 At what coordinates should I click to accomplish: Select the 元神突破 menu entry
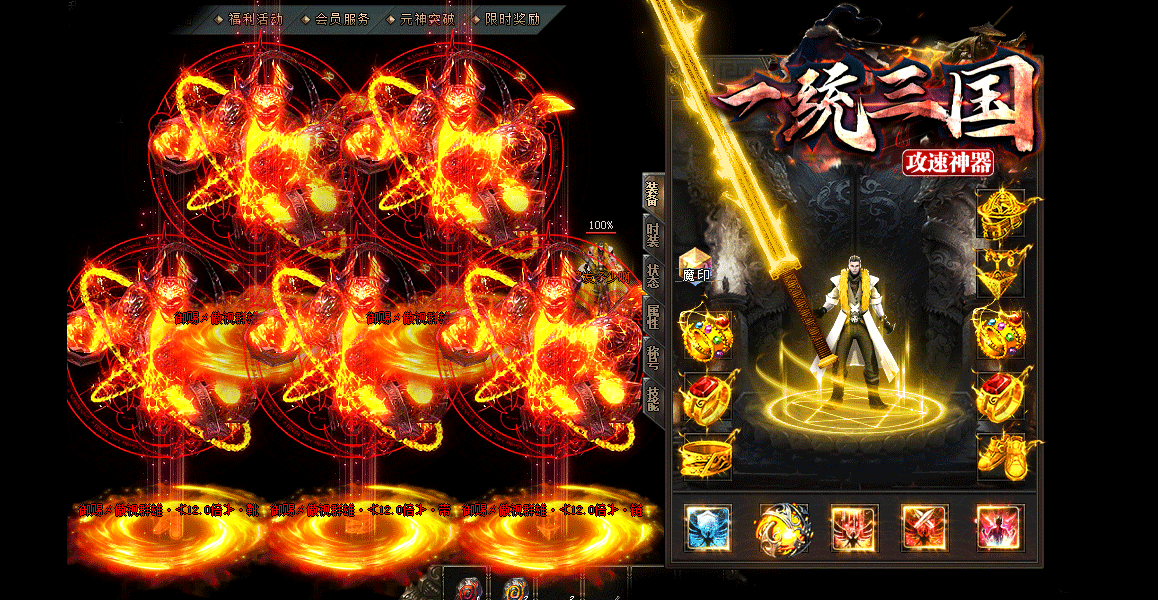[426, 19]
